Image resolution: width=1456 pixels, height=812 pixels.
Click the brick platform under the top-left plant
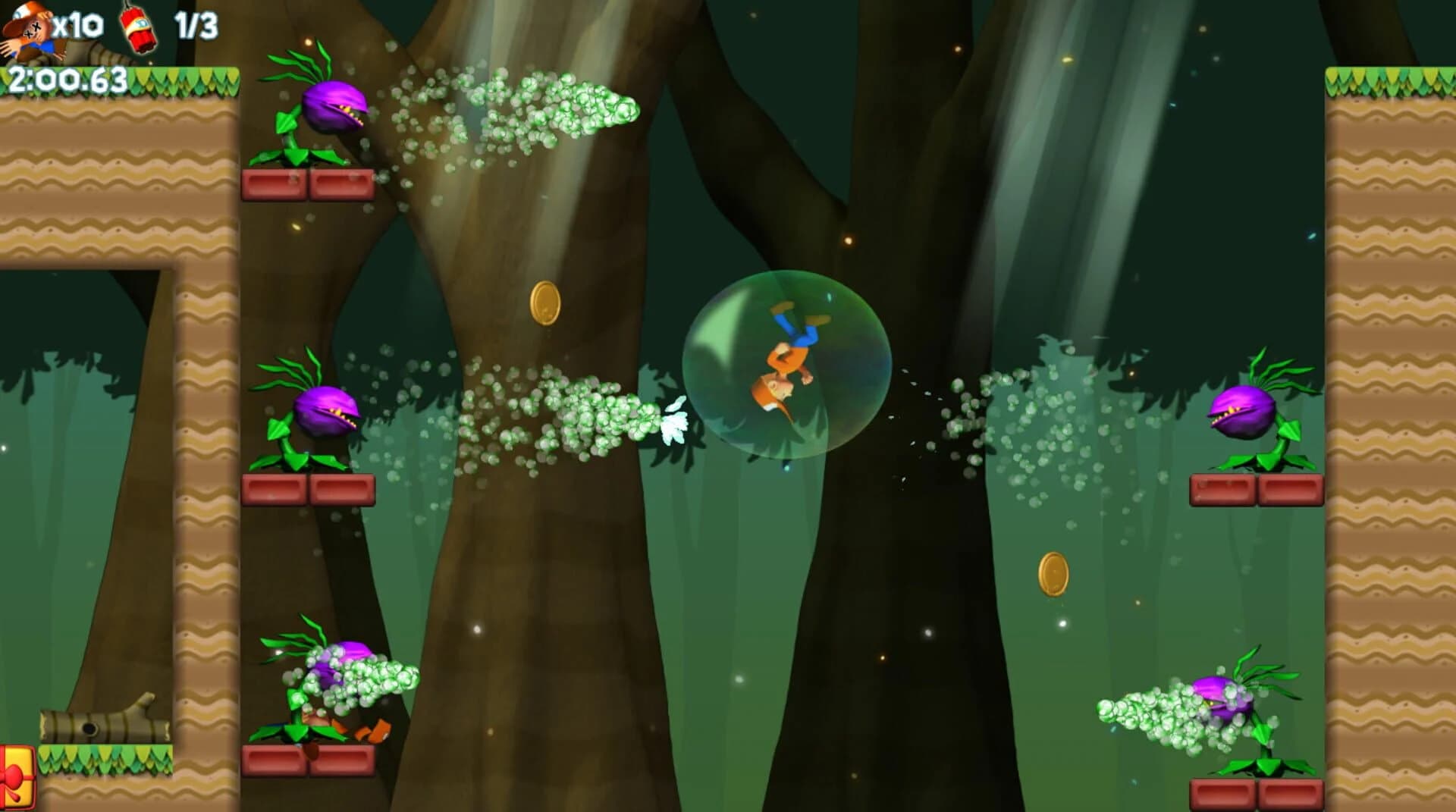click(x=307, y=186)
